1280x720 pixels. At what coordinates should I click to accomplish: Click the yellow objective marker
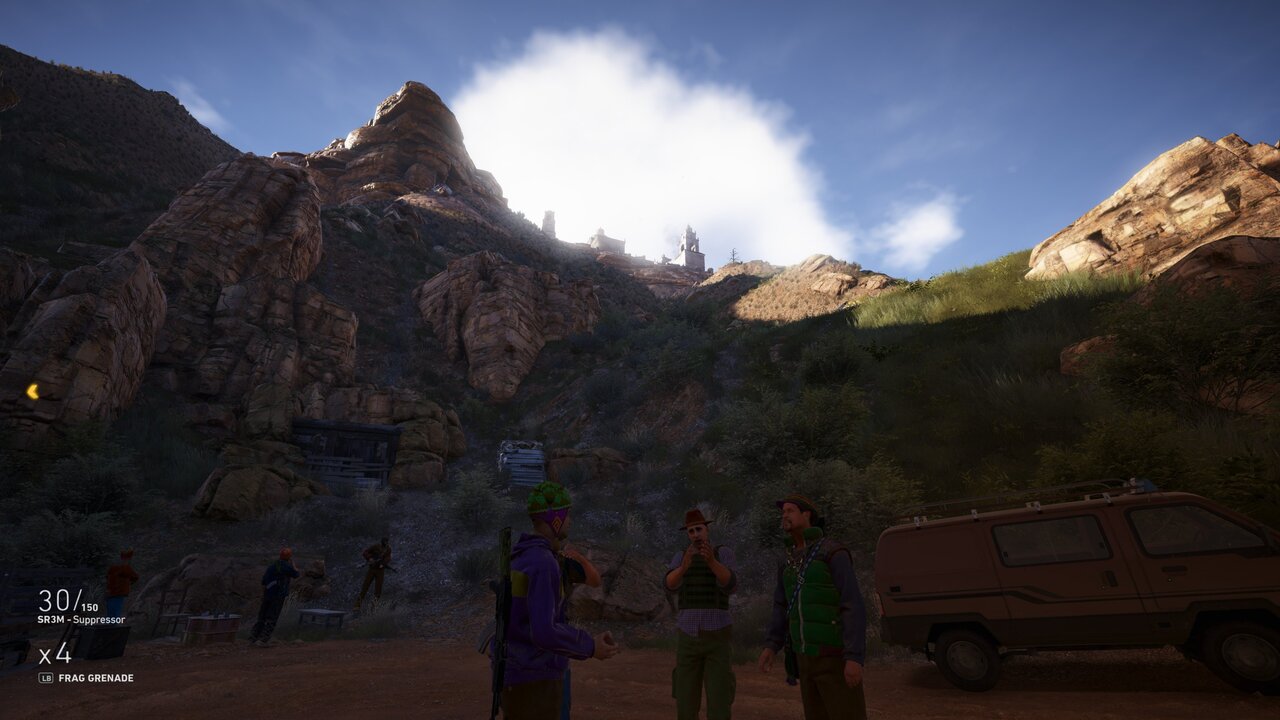click(32, 391)
